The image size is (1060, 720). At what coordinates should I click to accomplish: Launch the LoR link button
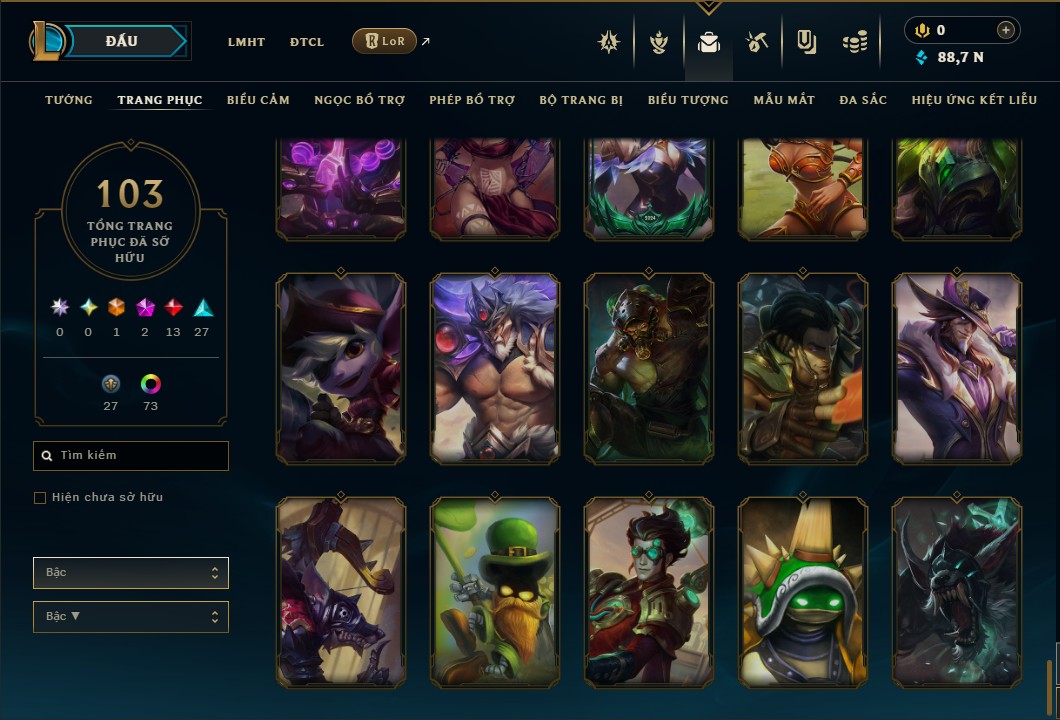385,41
